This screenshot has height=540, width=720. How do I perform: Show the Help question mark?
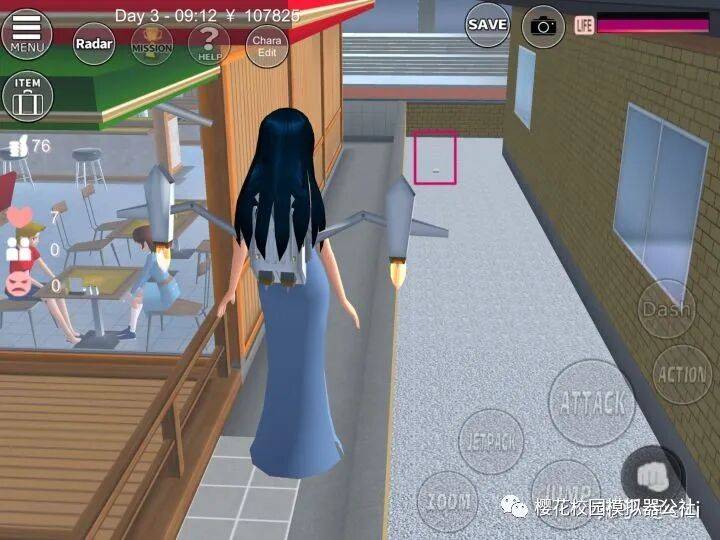pos(209,43)
